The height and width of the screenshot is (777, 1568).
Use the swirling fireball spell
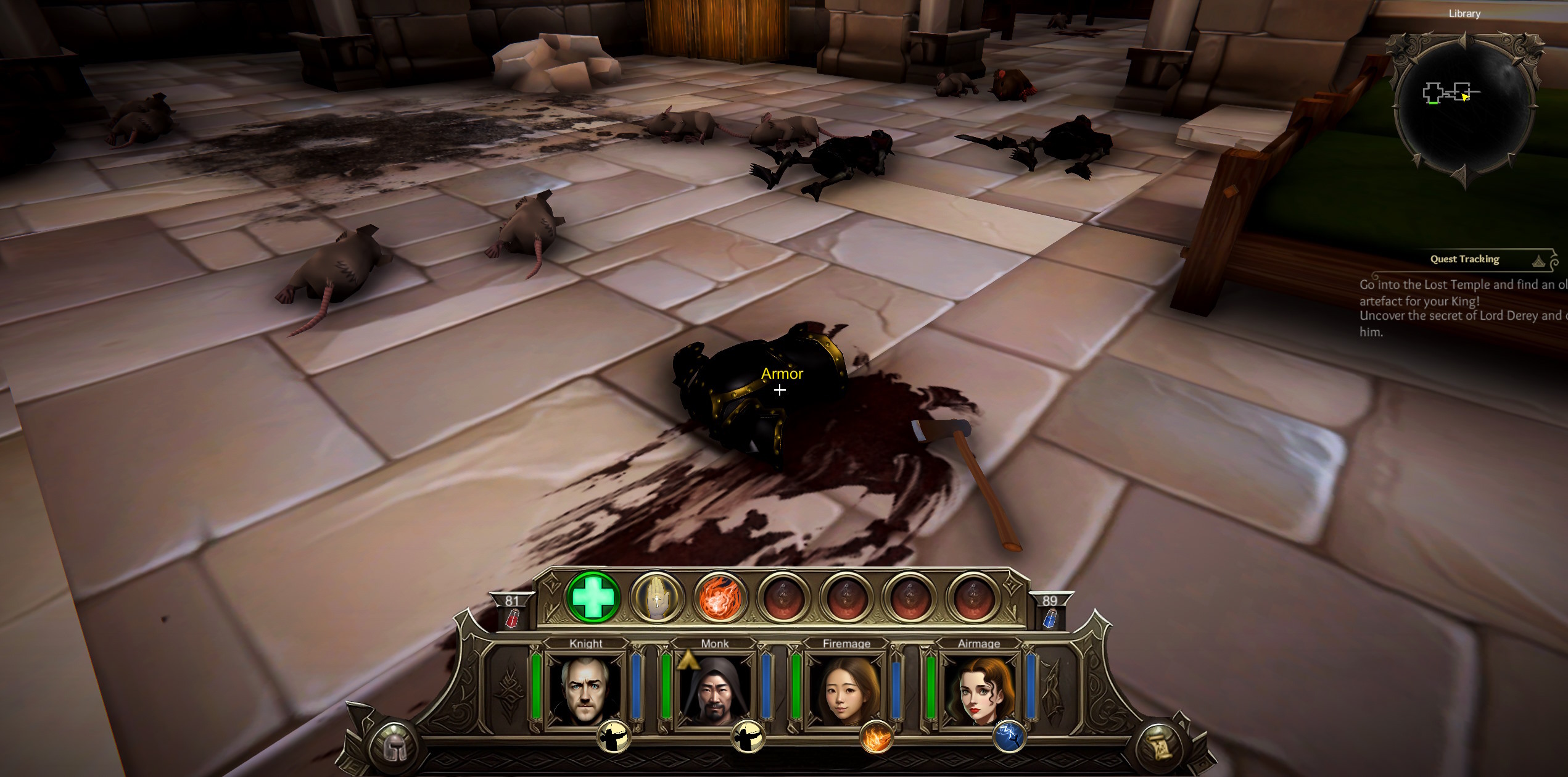tap(719, 597)
